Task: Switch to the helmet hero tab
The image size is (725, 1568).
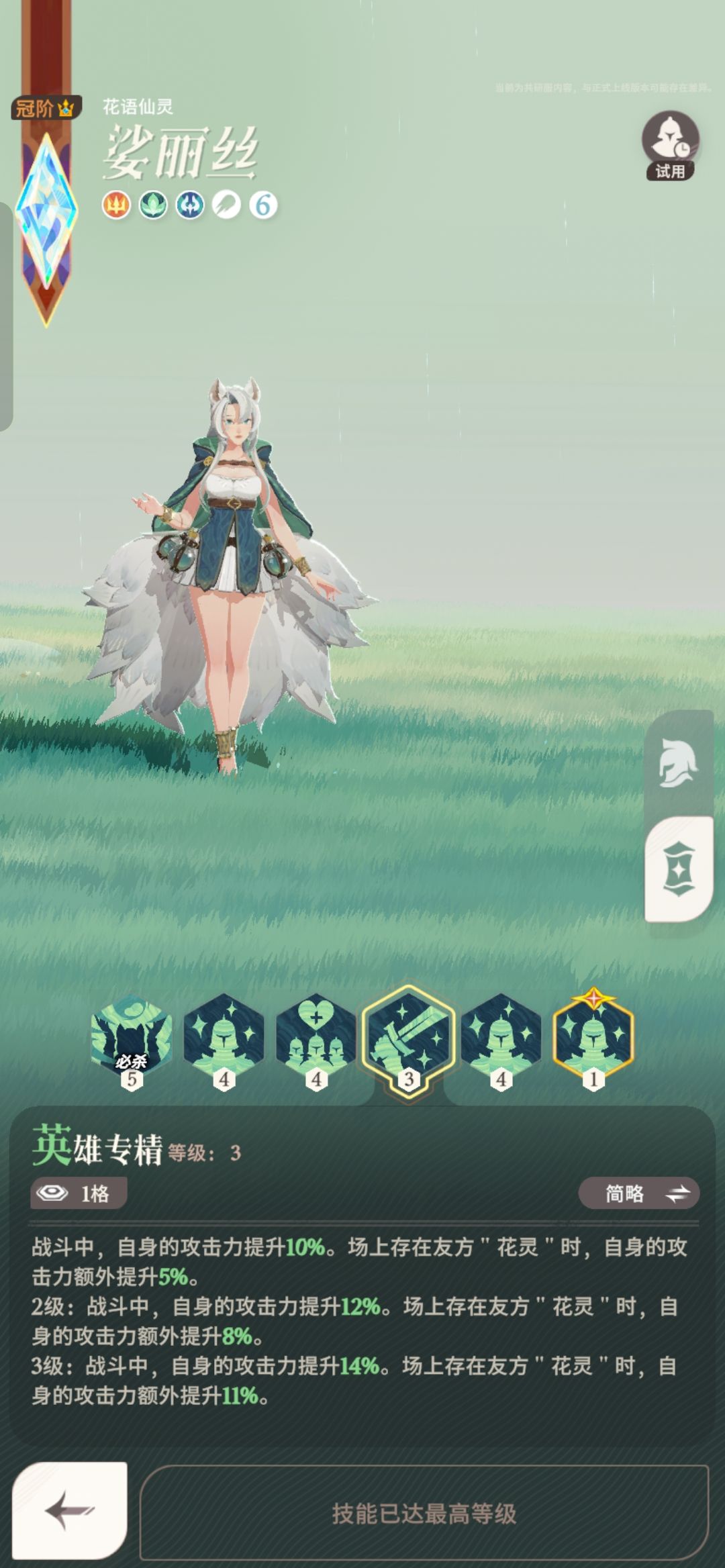Action: coord(678,764)
